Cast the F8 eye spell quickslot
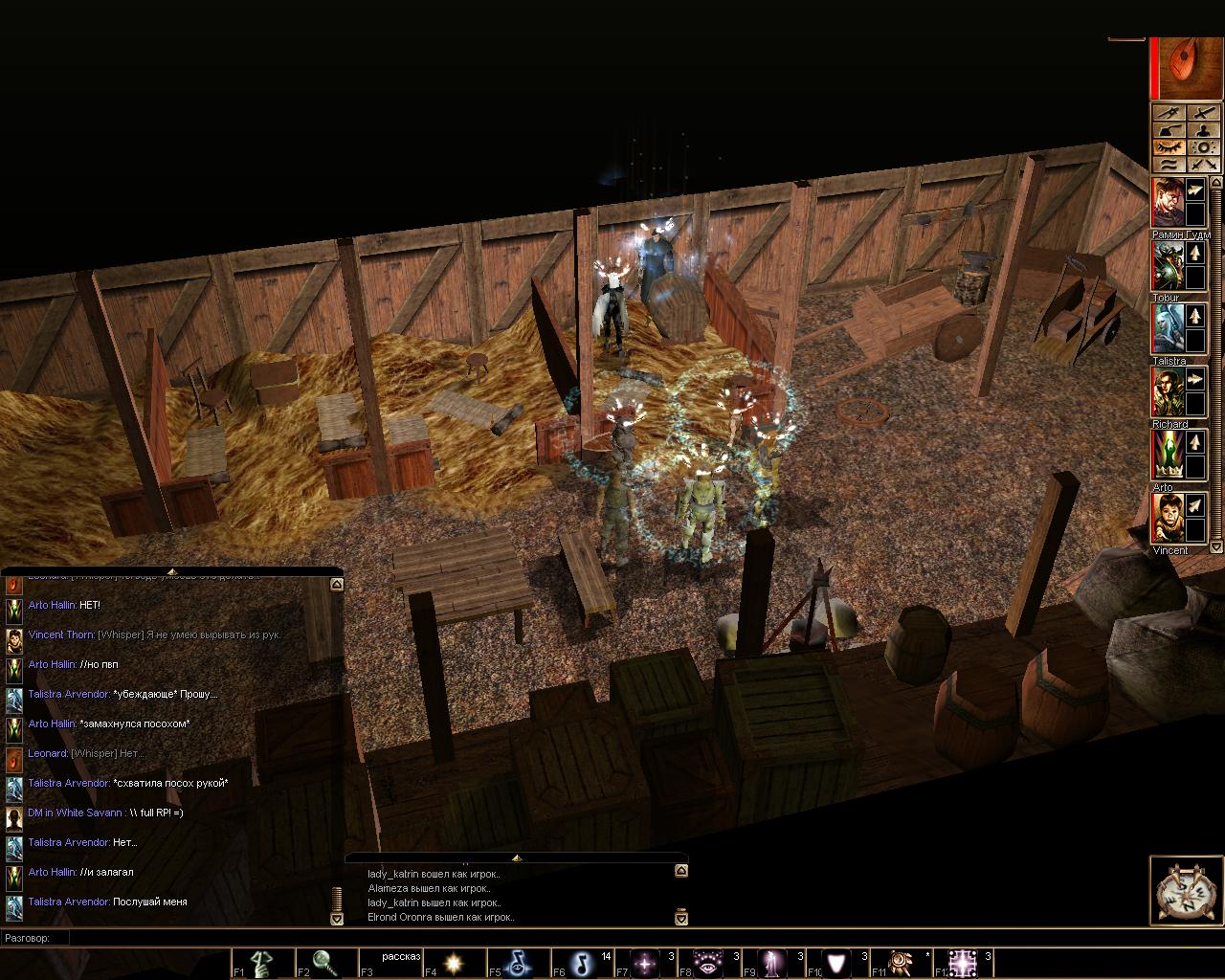The width and height of the screenshot is (1225, 980). (710, 963)
